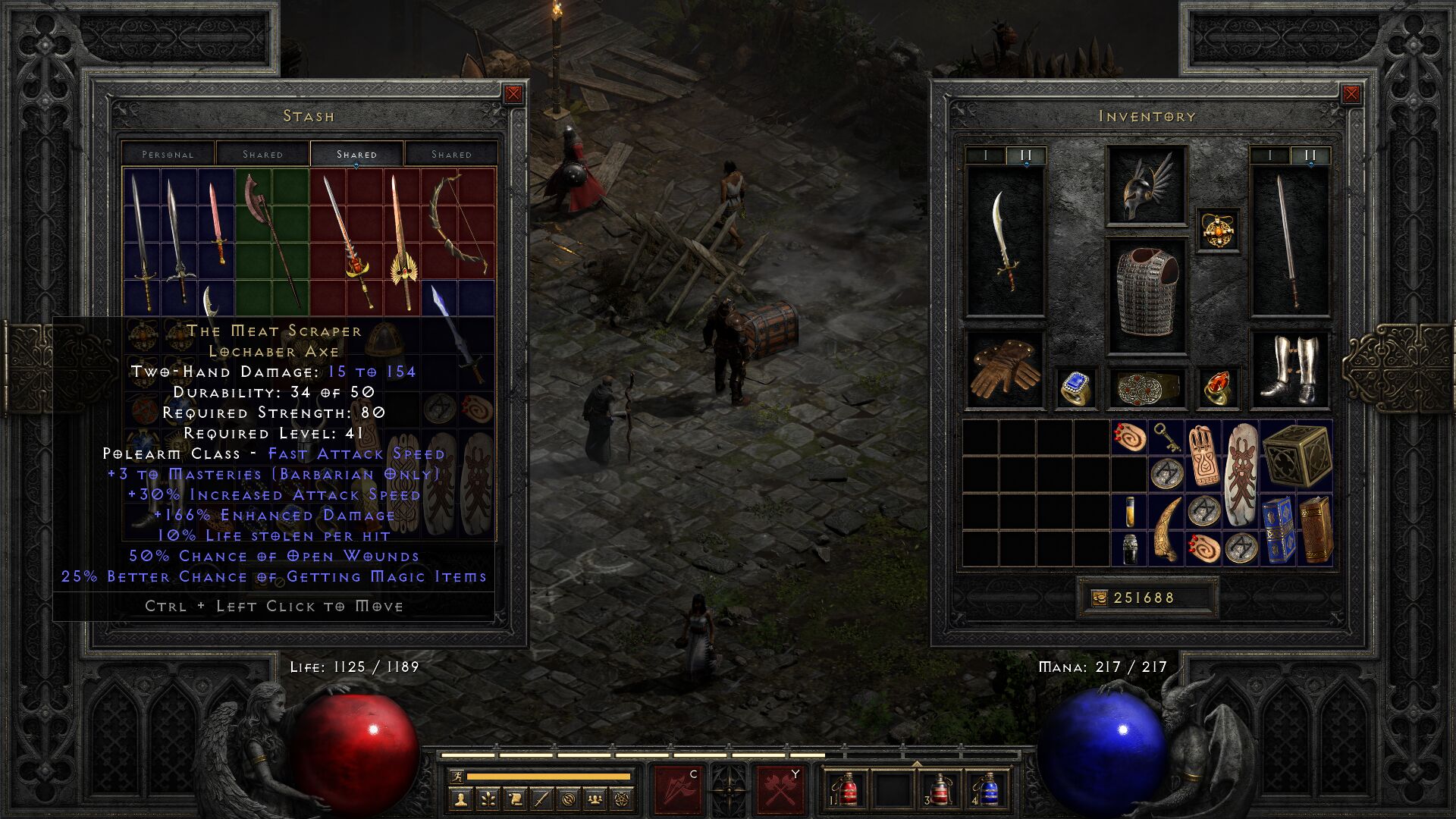Select the equipped leather gloves
This screenshot has height=819, width=1456.
(x=1005, y=369)
